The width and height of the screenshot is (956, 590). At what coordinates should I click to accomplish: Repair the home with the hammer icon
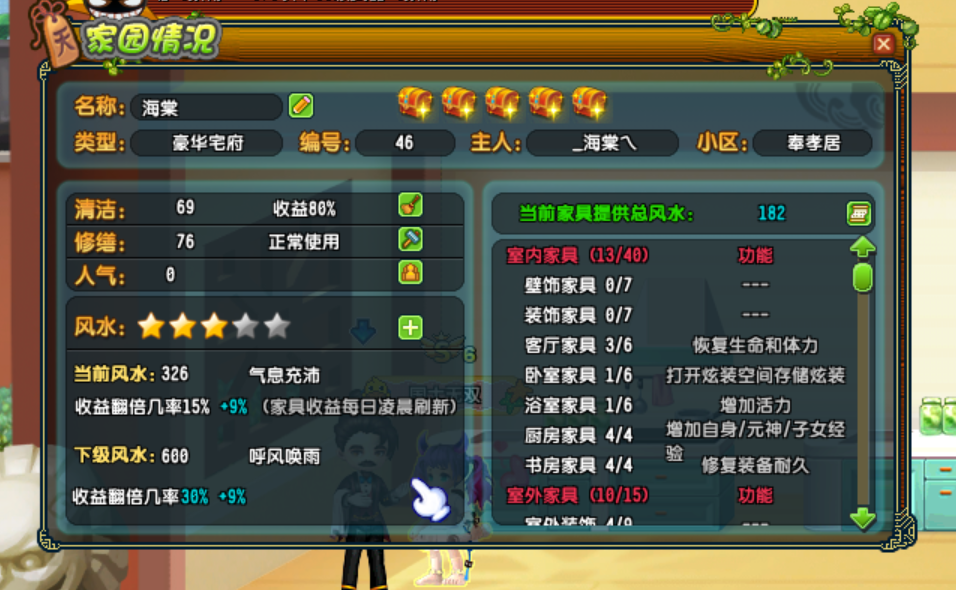pos(410,240)
